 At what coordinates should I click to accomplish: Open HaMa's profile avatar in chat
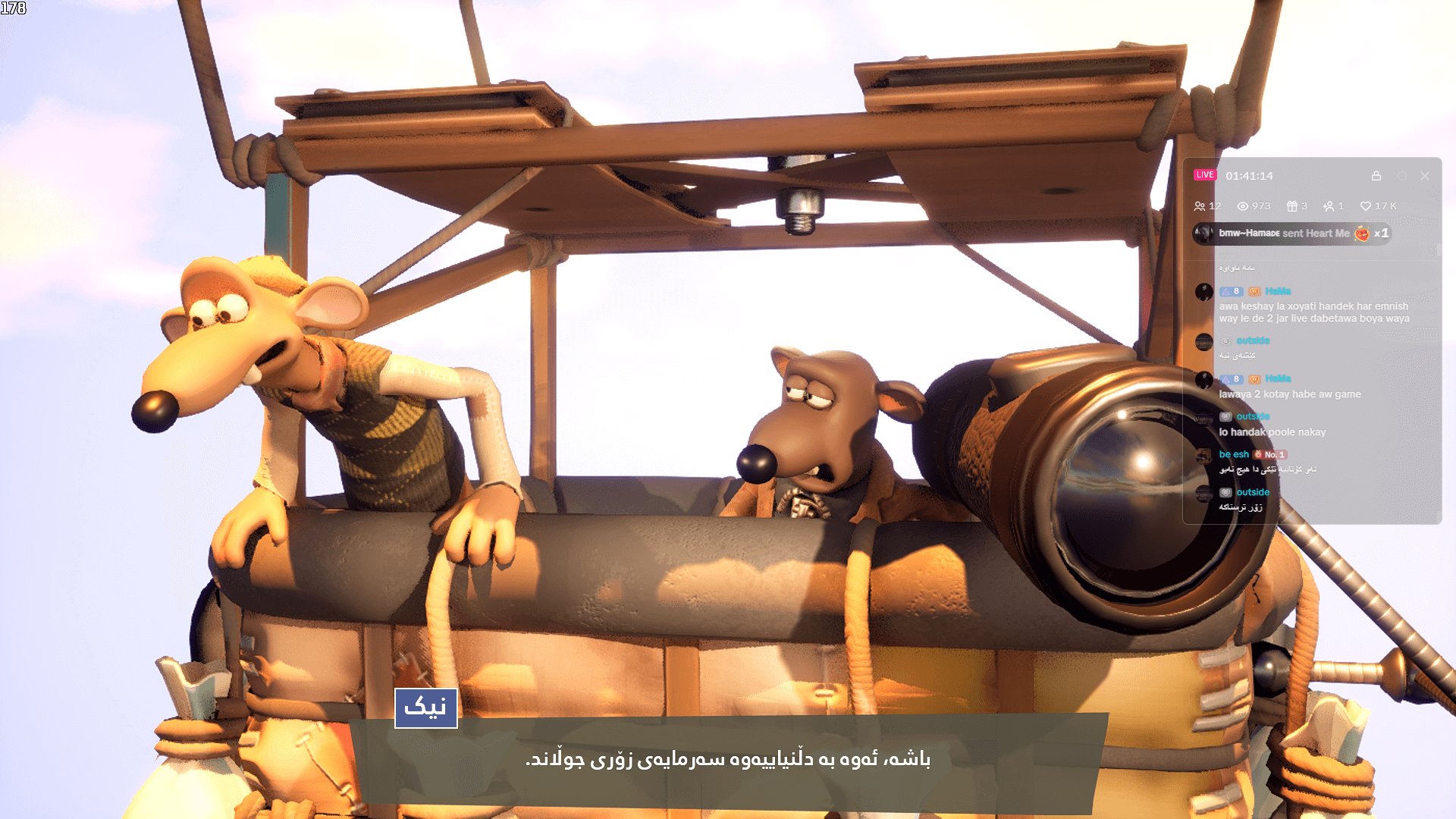[1203, 290]
